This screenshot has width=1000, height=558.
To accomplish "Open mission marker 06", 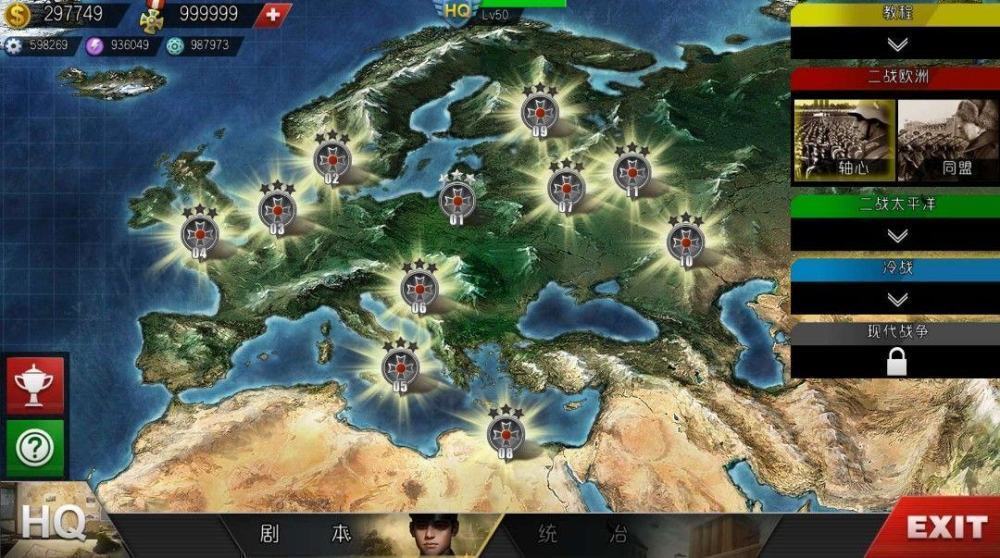I will click(x=419, y=288).
